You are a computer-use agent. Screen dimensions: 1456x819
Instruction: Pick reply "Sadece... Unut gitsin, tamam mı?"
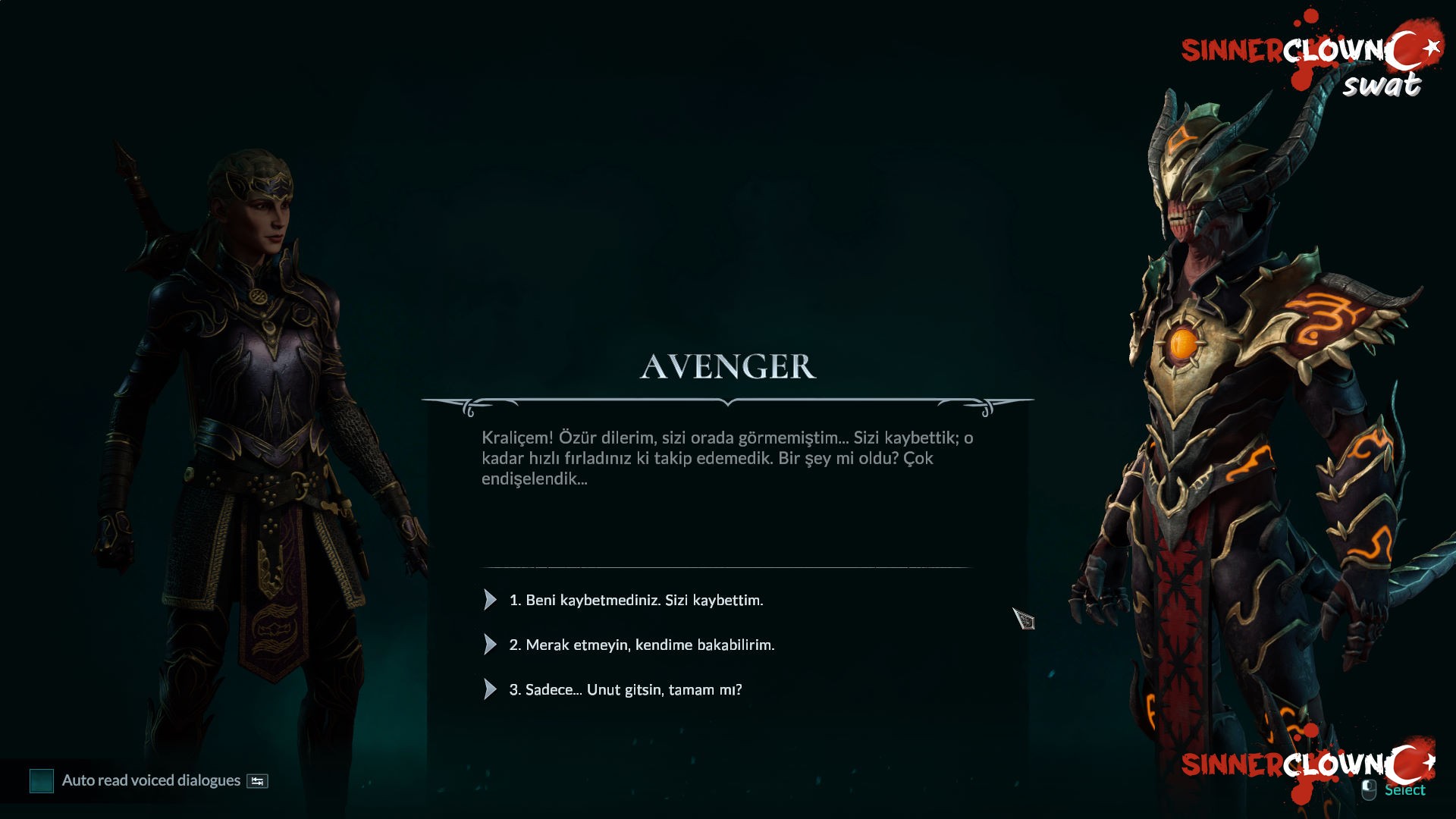click(x=625, y=689)
